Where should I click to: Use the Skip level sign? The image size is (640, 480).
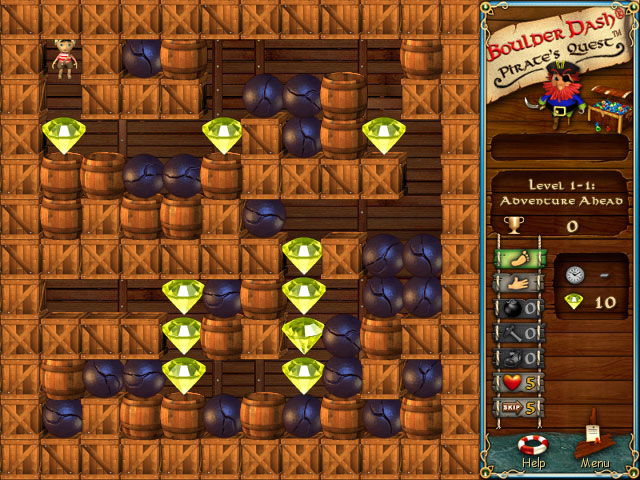pos(516,408)
